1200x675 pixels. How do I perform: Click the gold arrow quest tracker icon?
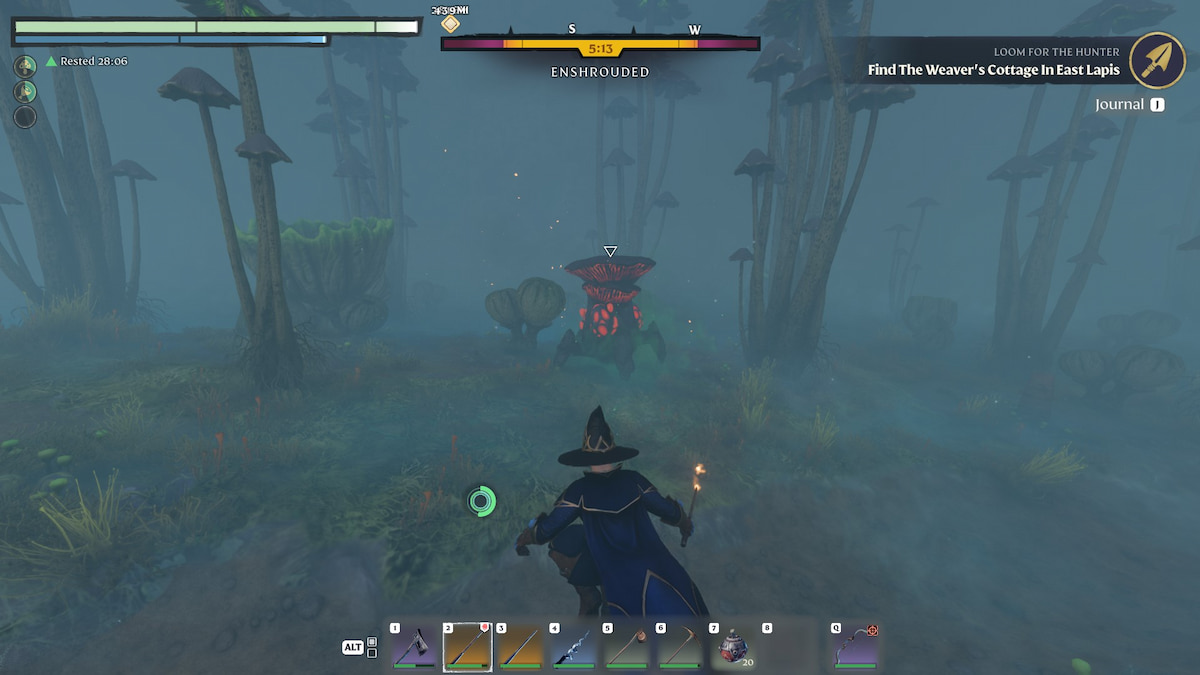click(1157, 60)
